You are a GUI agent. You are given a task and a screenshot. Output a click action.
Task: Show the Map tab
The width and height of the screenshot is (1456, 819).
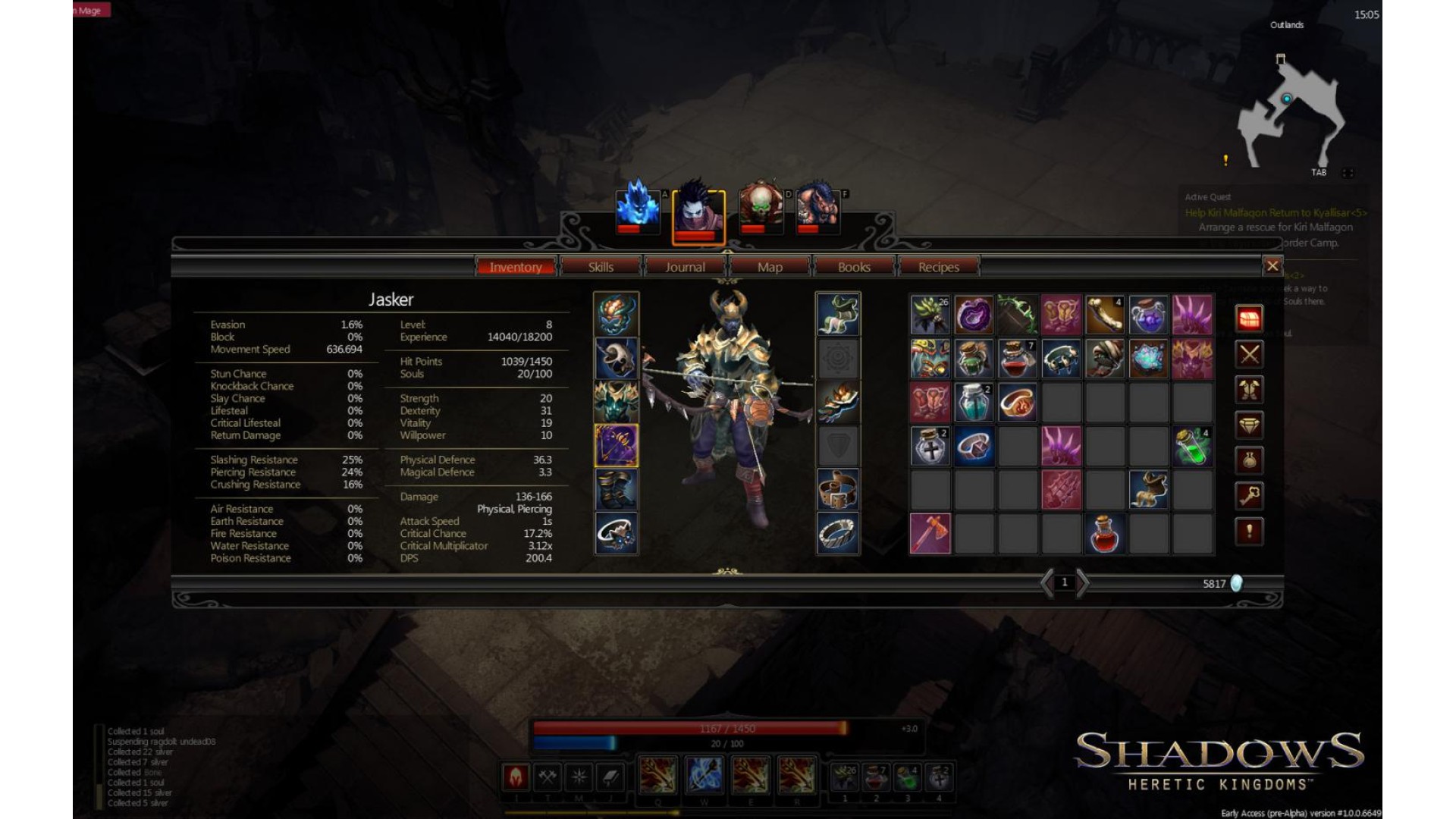pos(770,267)
